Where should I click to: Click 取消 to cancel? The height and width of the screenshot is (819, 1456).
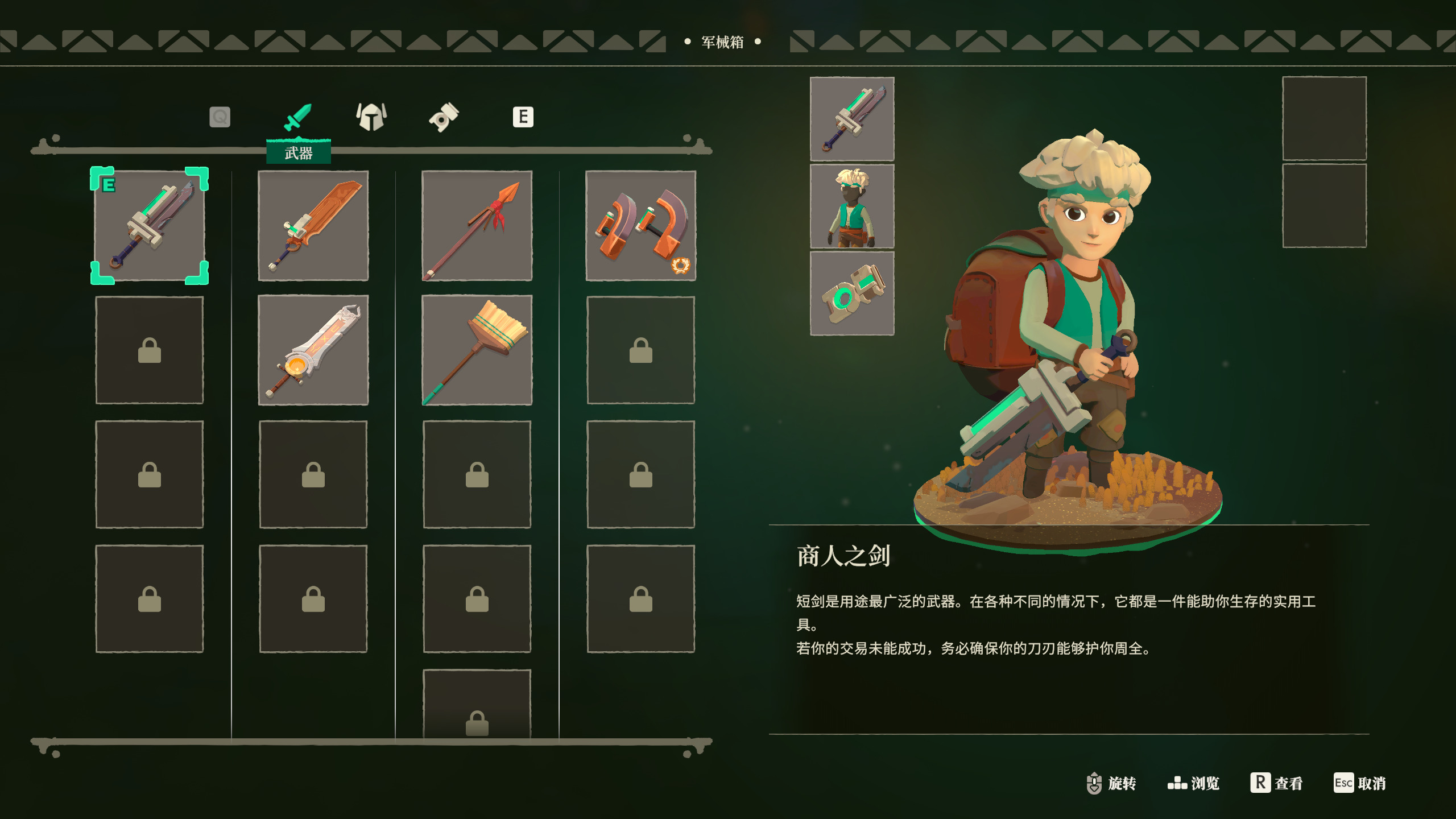point(1360,783)
